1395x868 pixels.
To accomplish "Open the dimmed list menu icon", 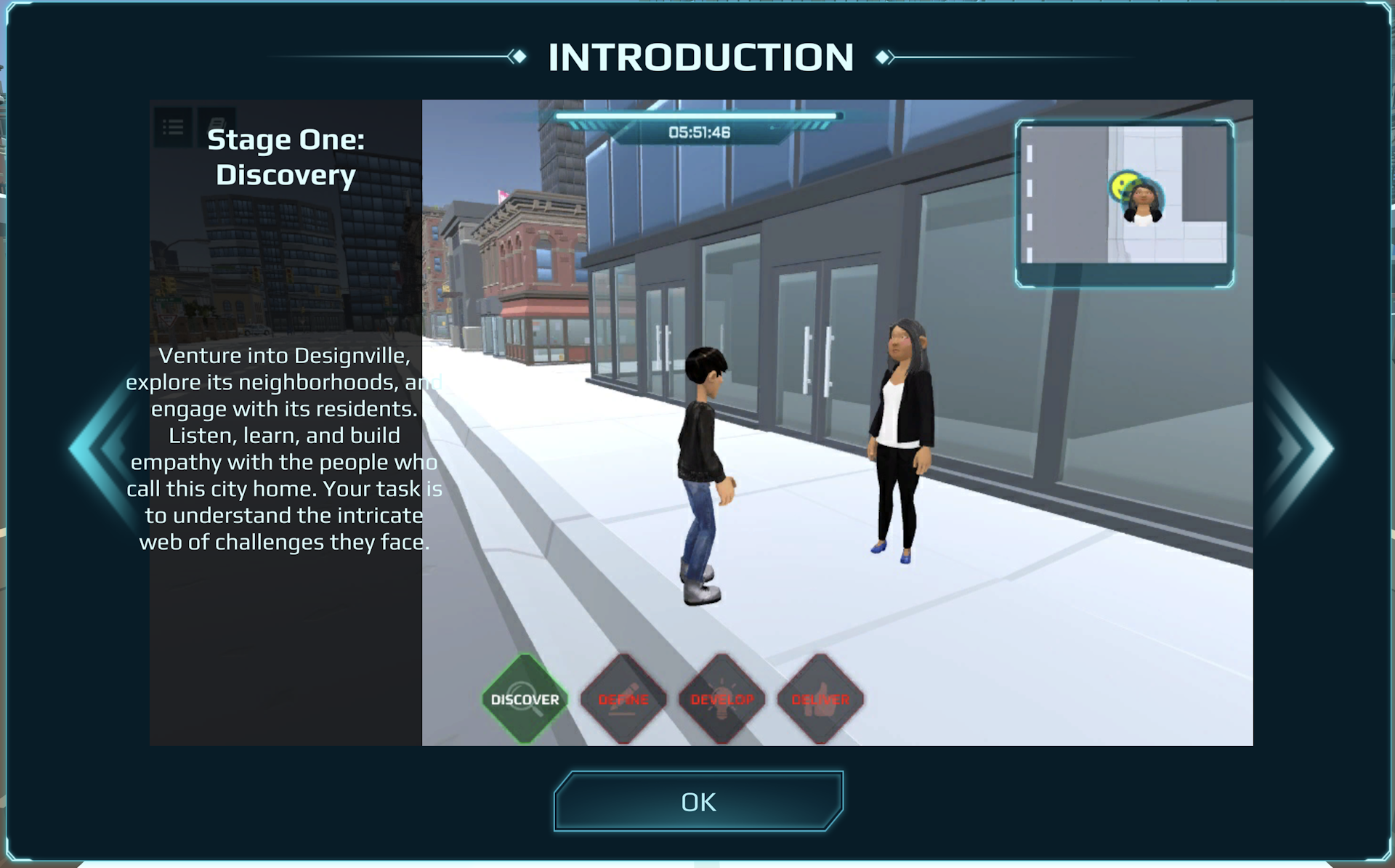I will click(173, 128).
